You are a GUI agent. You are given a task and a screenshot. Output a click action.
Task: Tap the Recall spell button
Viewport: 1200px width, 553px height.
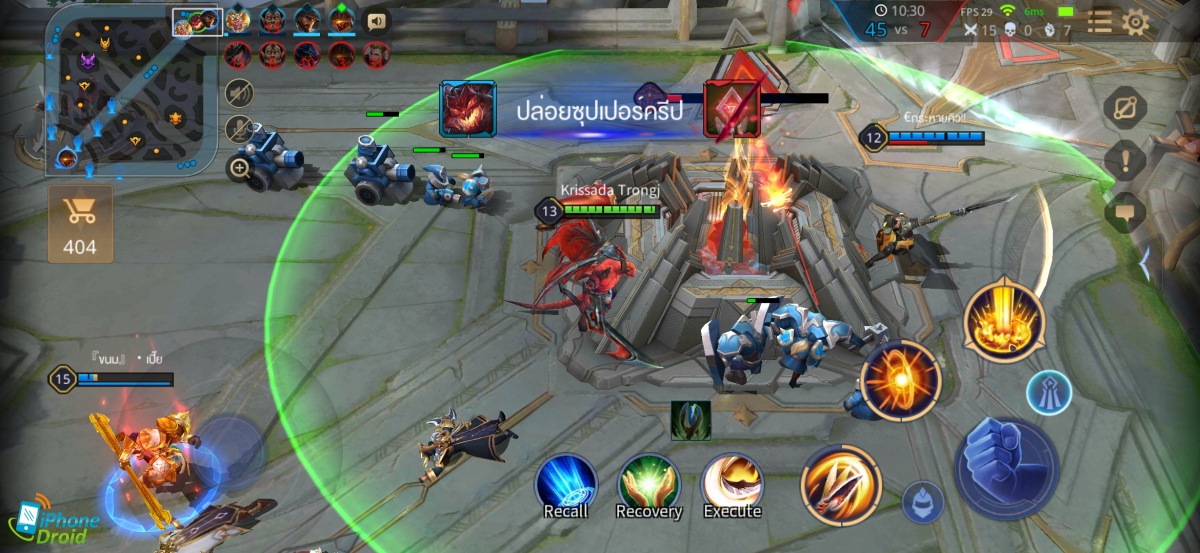pos(566,484)
